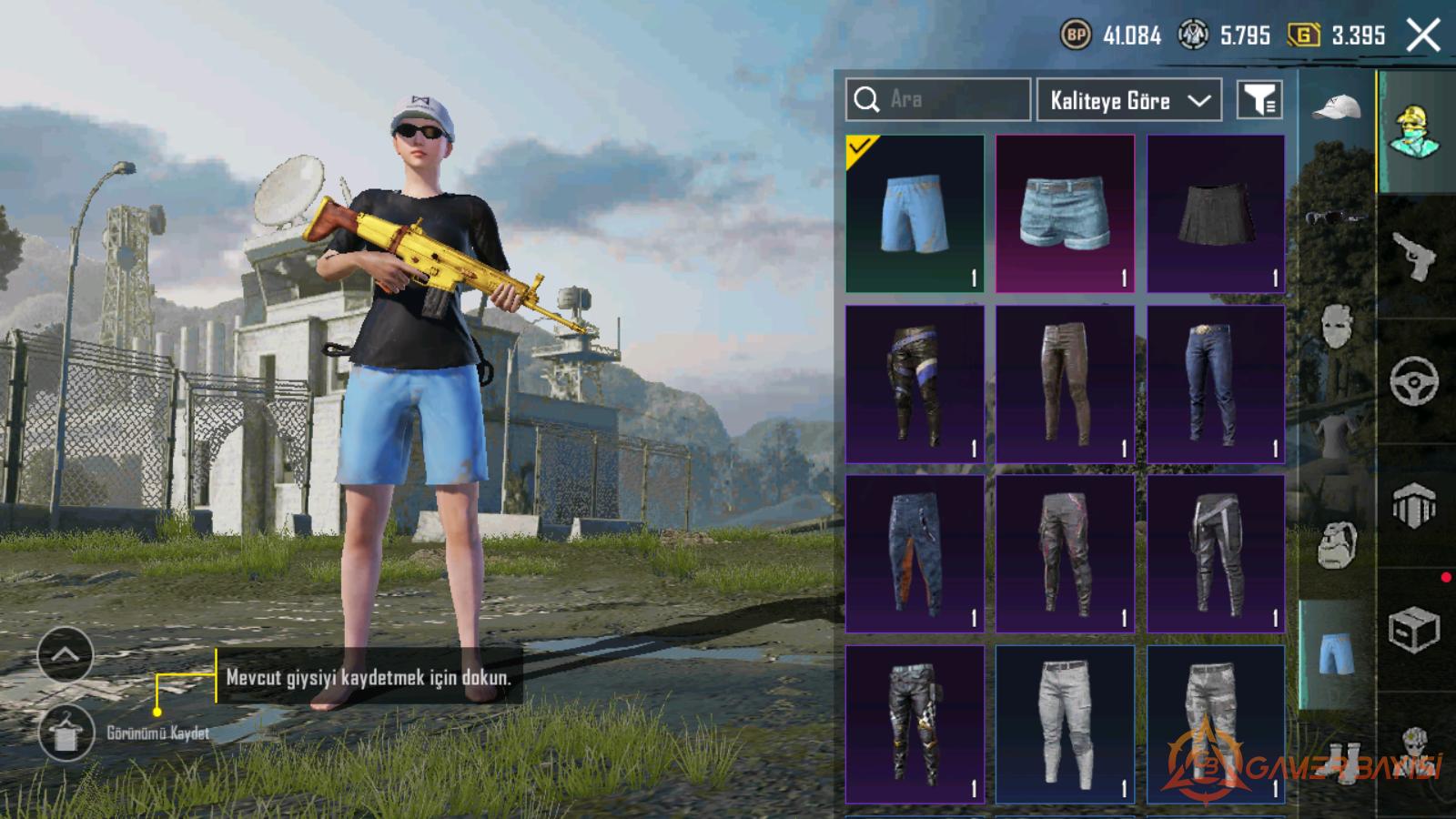This screenshot has width=1456, height=819.
Task: Select the equipped light blue shorts
Action: coord(915,214)
